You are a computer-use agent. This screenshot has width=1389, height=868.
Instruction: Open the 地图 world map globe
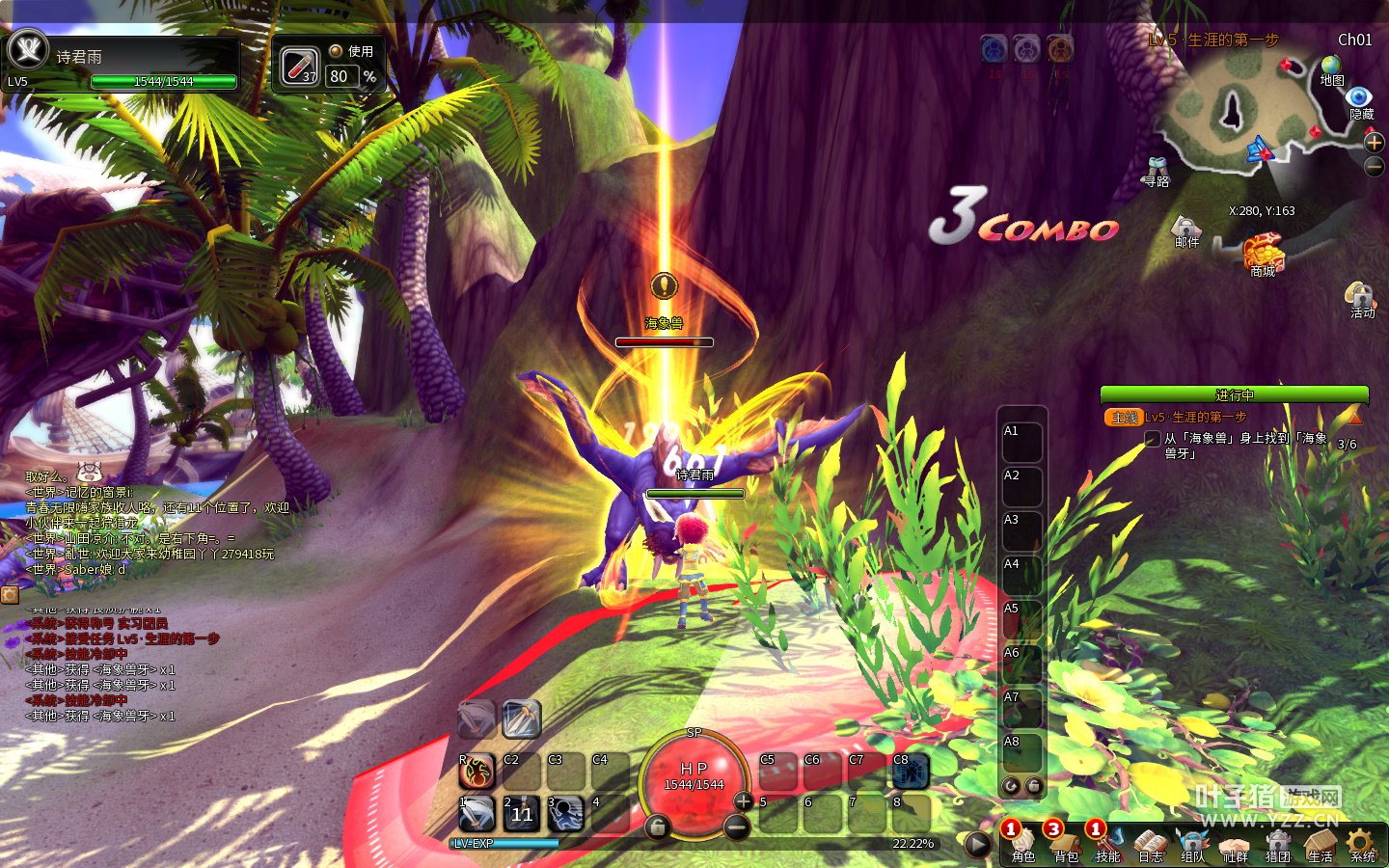1332,66
